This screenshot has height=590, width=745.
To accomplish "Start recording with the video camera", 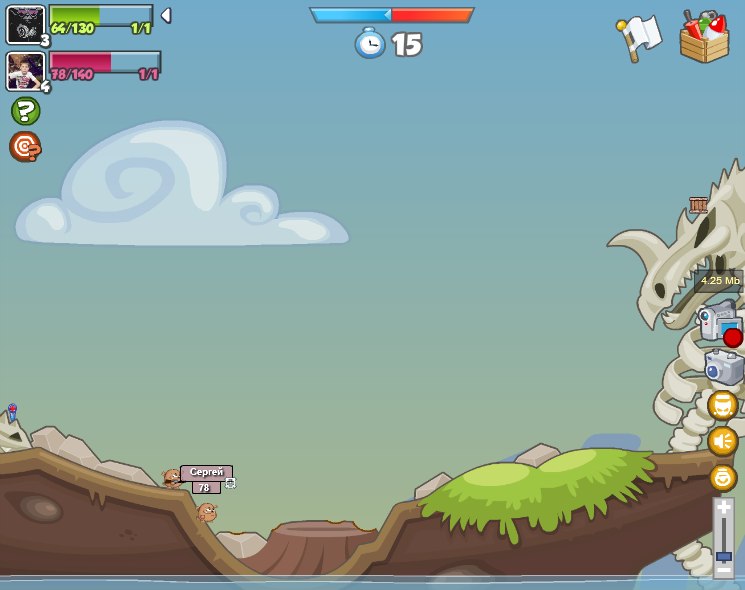I will pyautogui.click(x=718, y=323).
